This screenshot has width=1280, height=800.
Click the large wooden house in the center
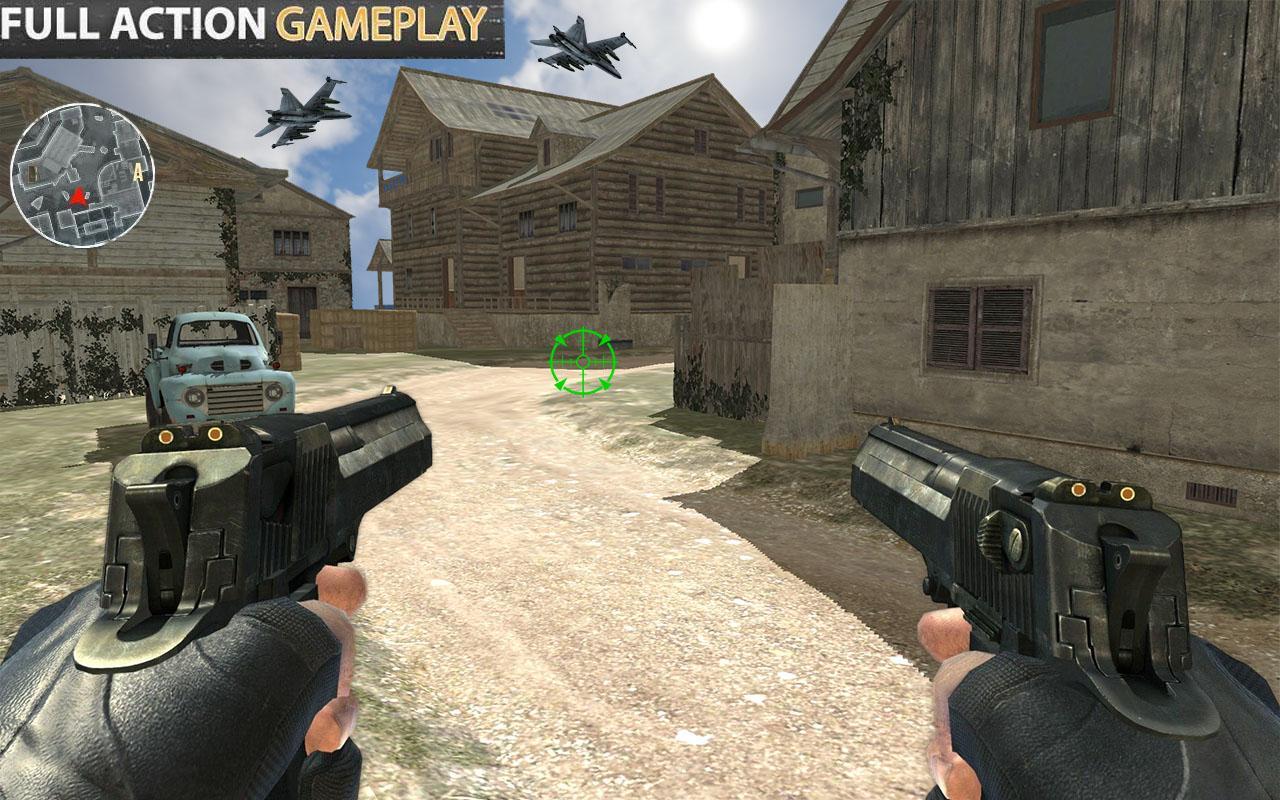[x=570, y=200]
